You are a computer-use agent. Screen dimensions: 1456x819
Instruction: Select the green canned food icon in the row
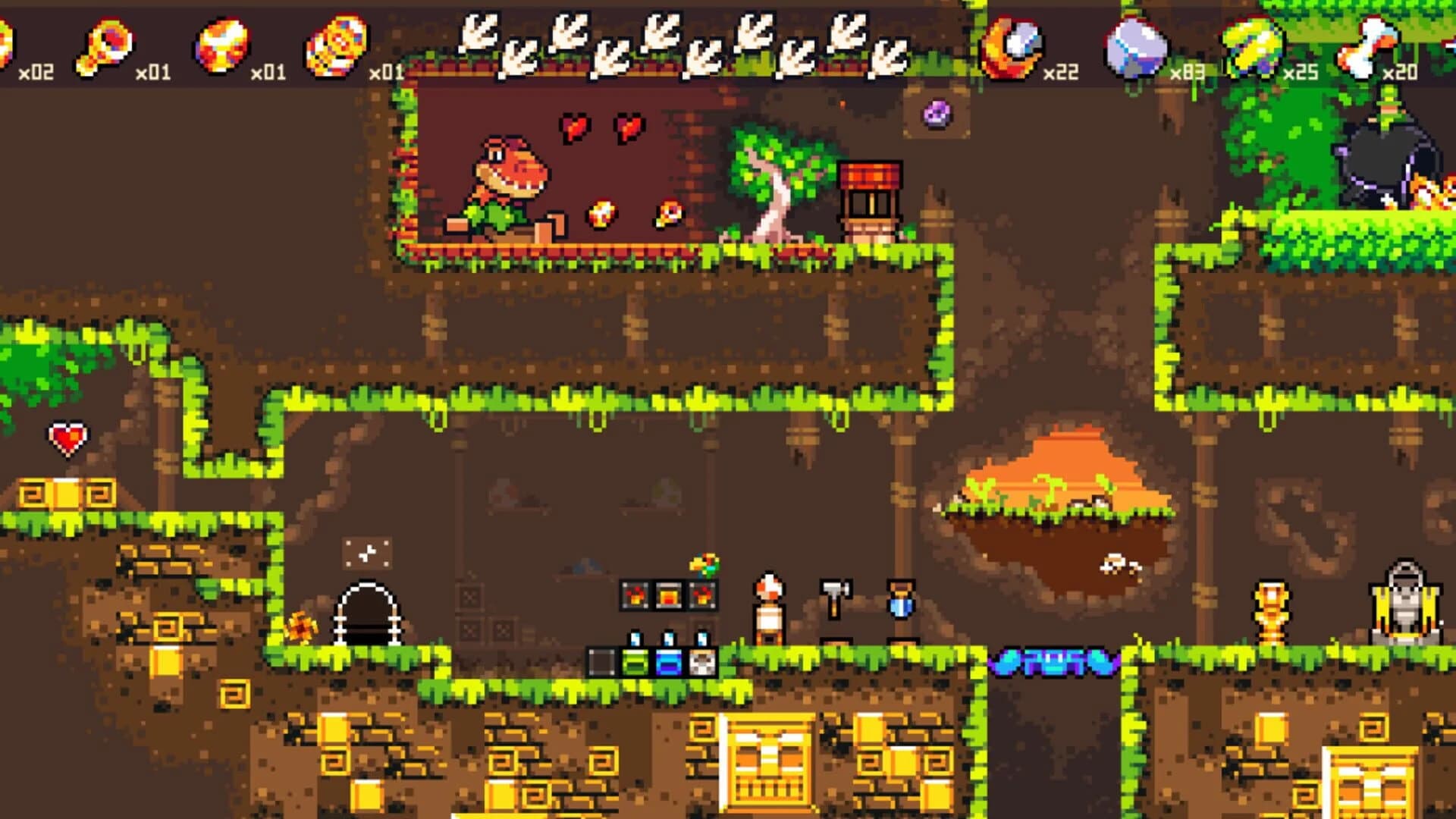point(635,661)
